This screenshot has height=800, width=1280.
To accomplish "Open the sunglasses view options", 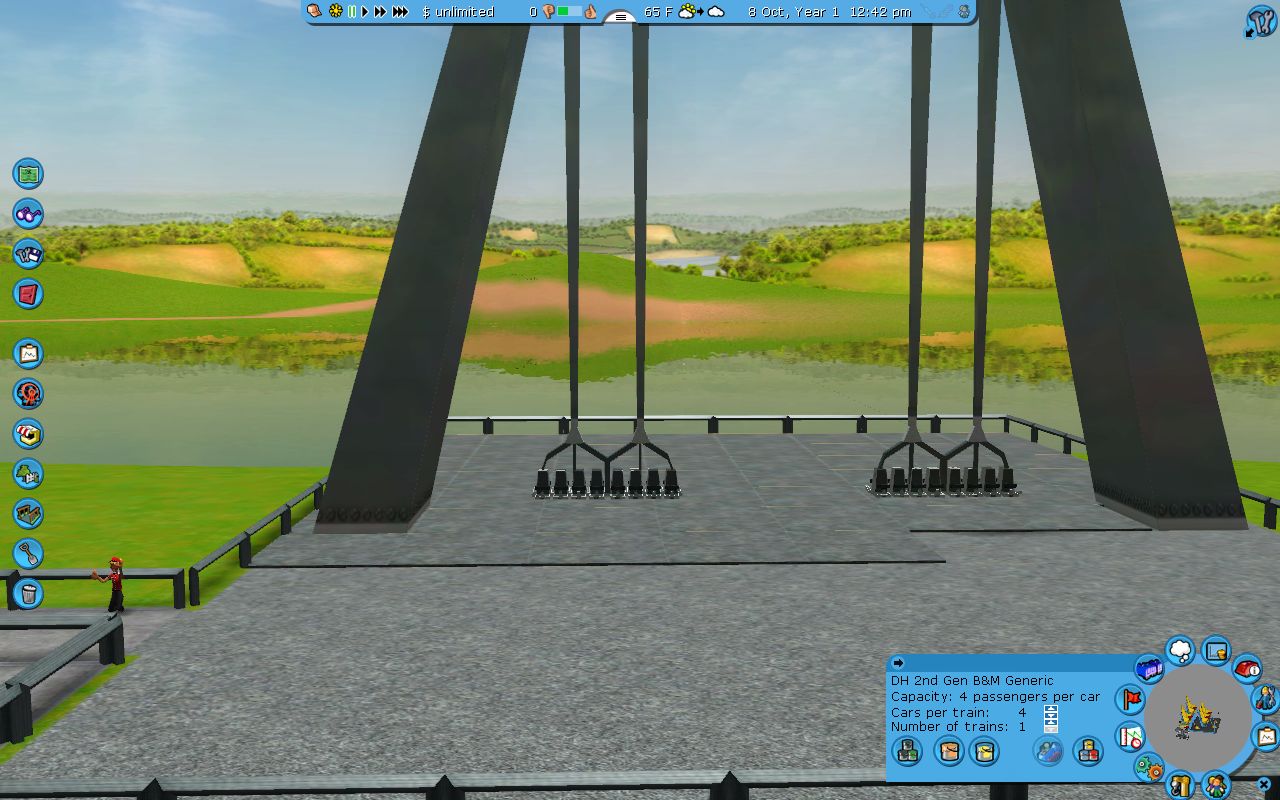I will click(28, 213).
